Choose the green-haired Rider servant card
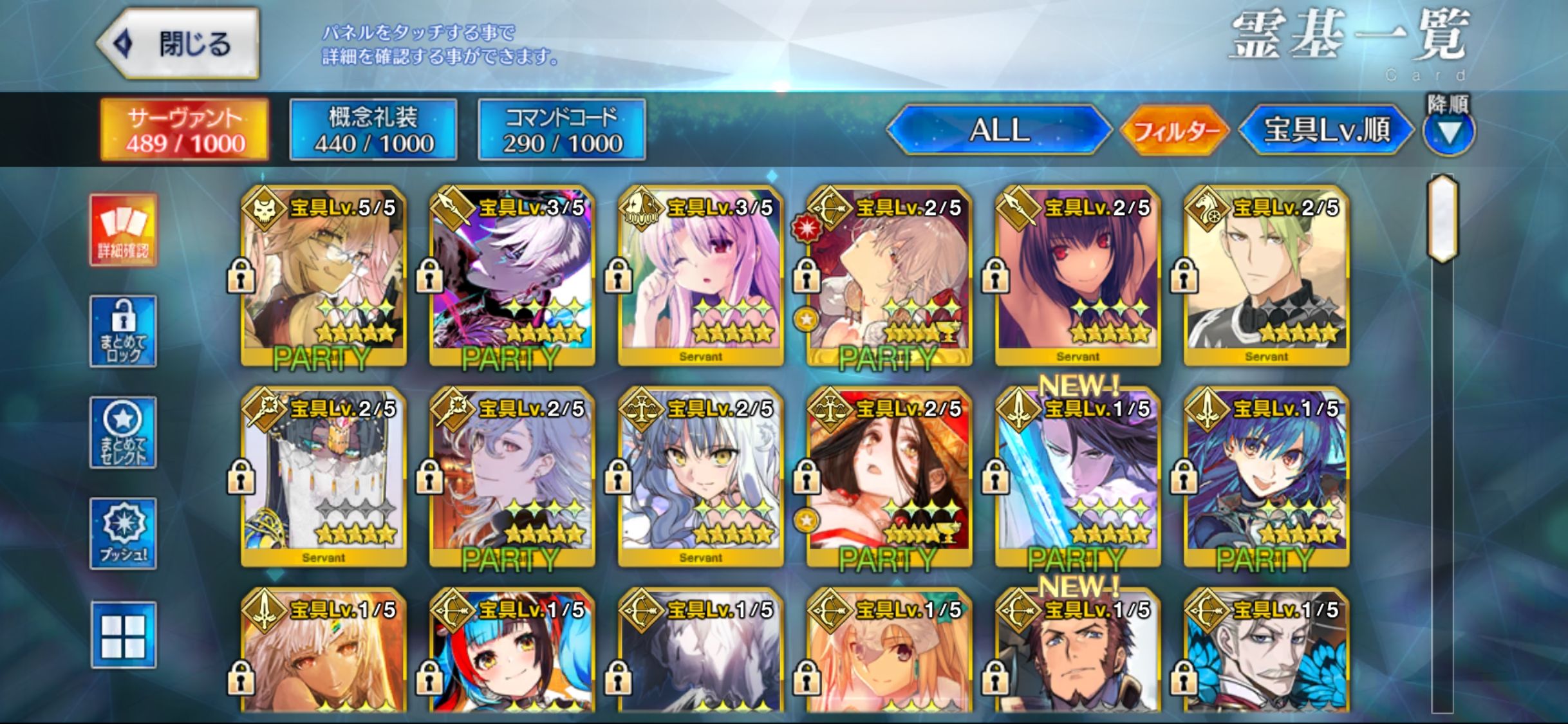This screenshot has height=724, width=1568. (x=1266, y=277)
